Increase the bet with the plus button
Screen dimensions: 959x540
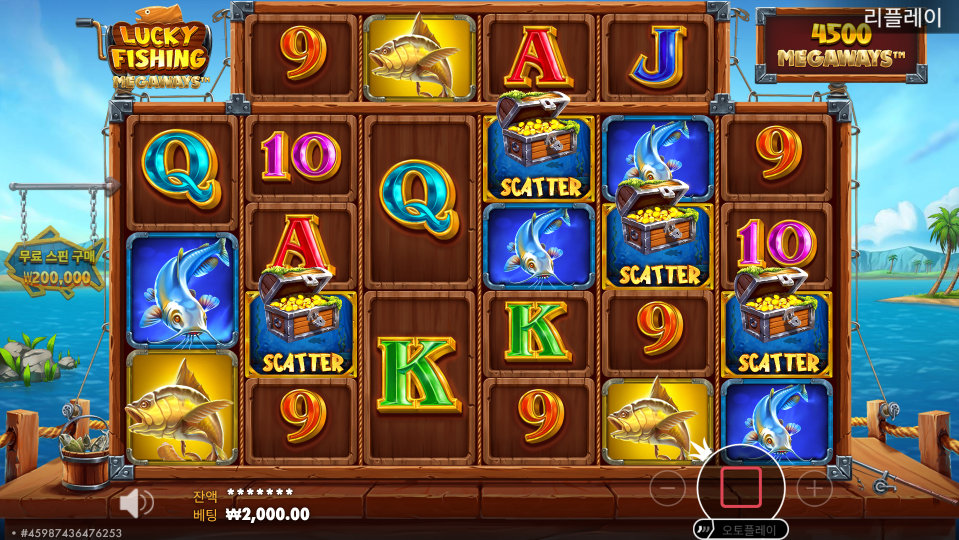(814, 488)
